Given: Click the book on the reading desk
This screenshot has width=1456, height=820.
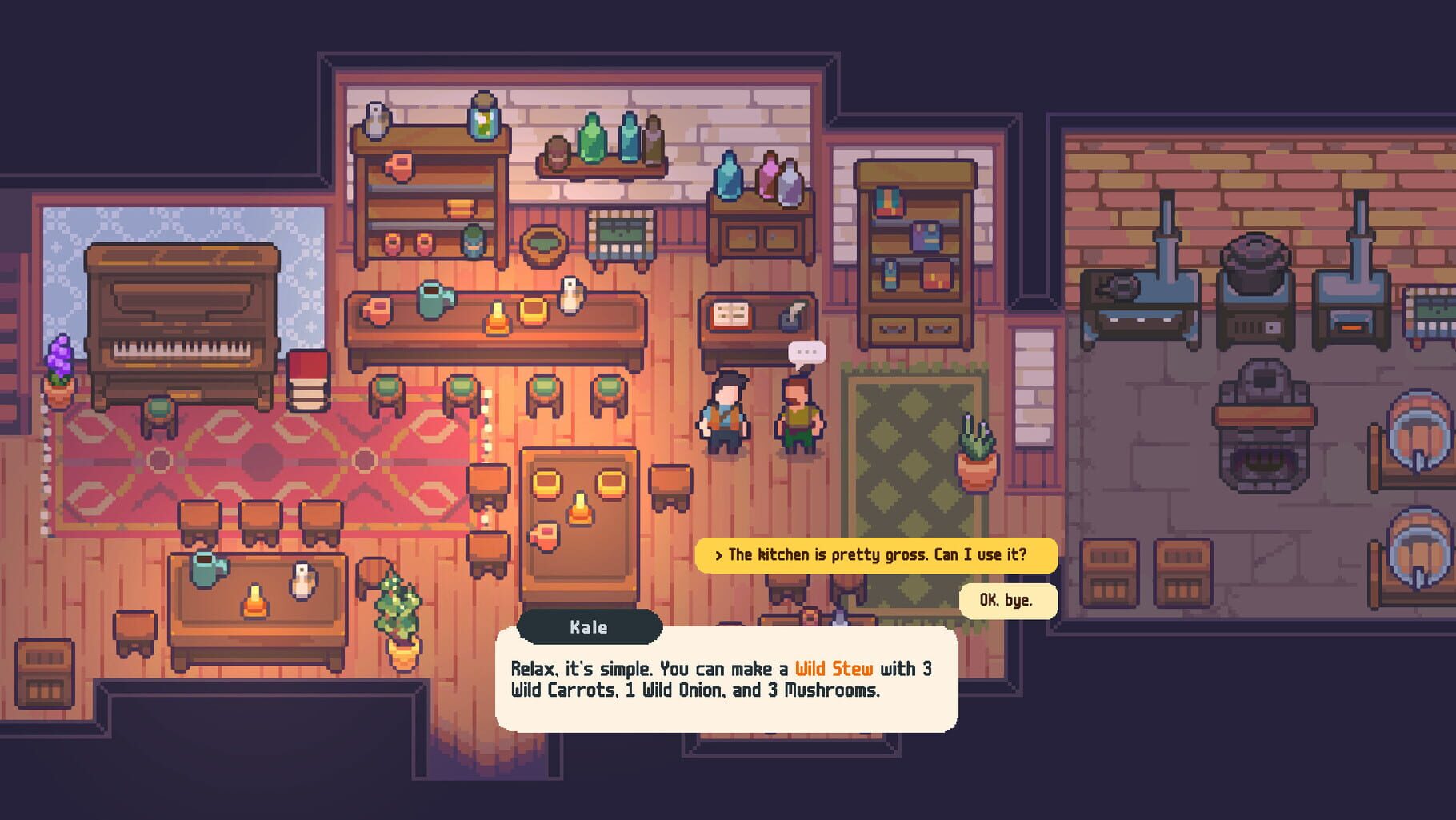Looking at the screenshot, I should tap(733, 314).
